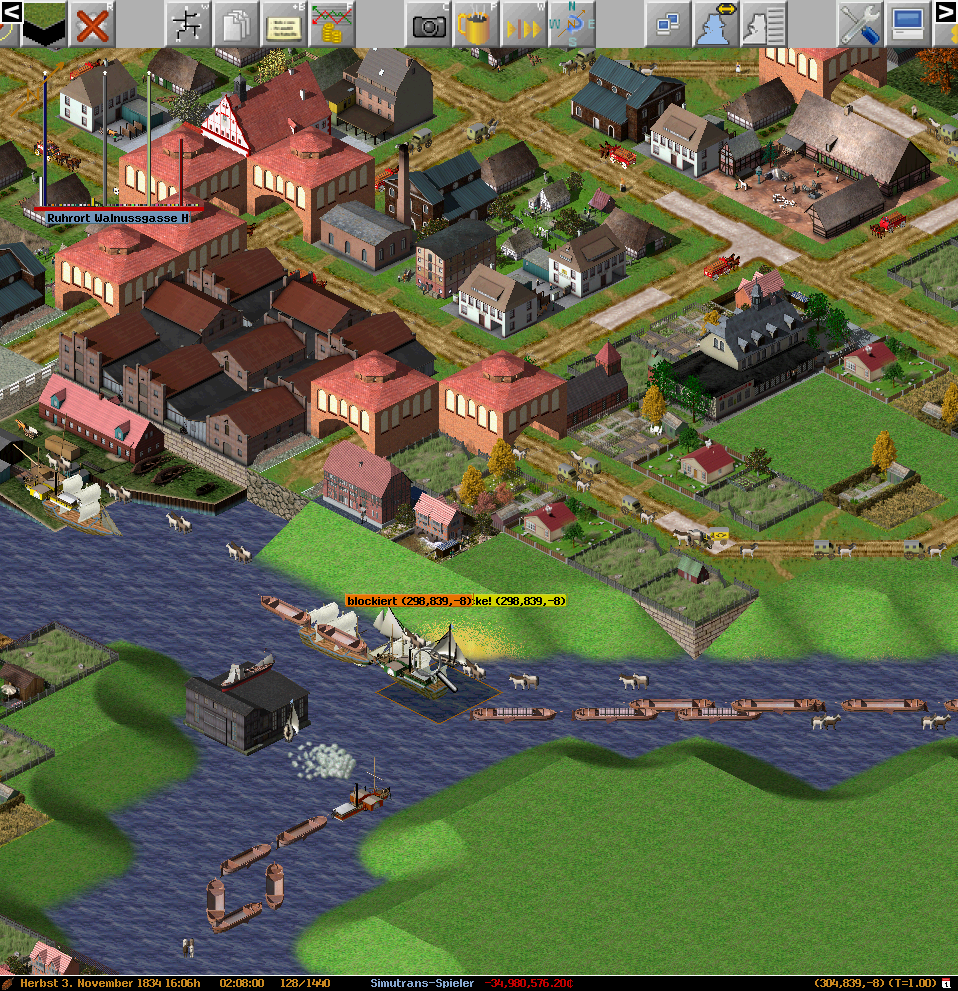Click the orange blockiert vehicle label
This screenshot has height=991, width=958.
(x=408, y=600)
